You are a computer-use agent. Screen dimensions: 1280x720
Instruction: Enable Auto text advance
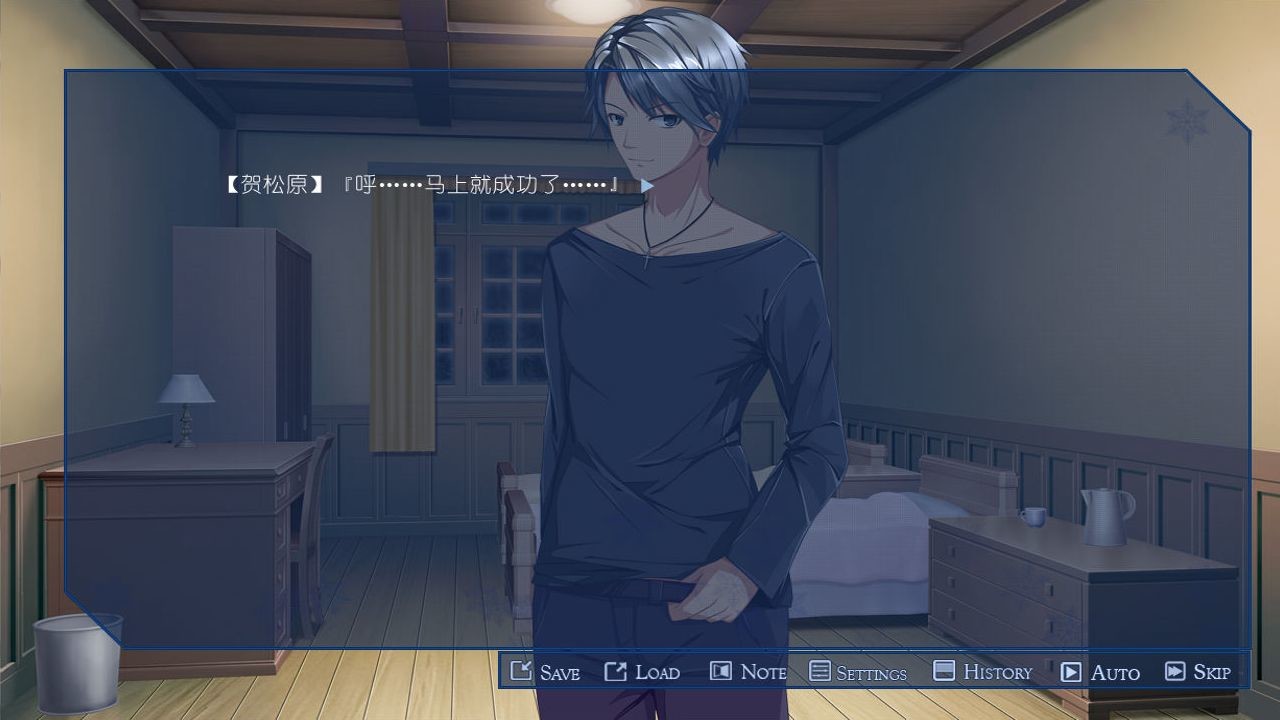pyautogui.click(x=1100, y=672)
